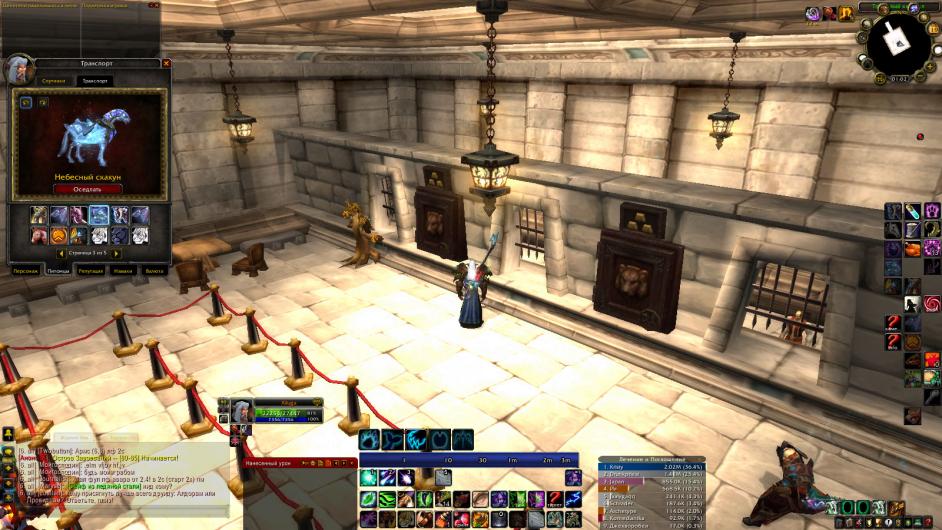Open the Репутация tab

[x=91, y=270]
